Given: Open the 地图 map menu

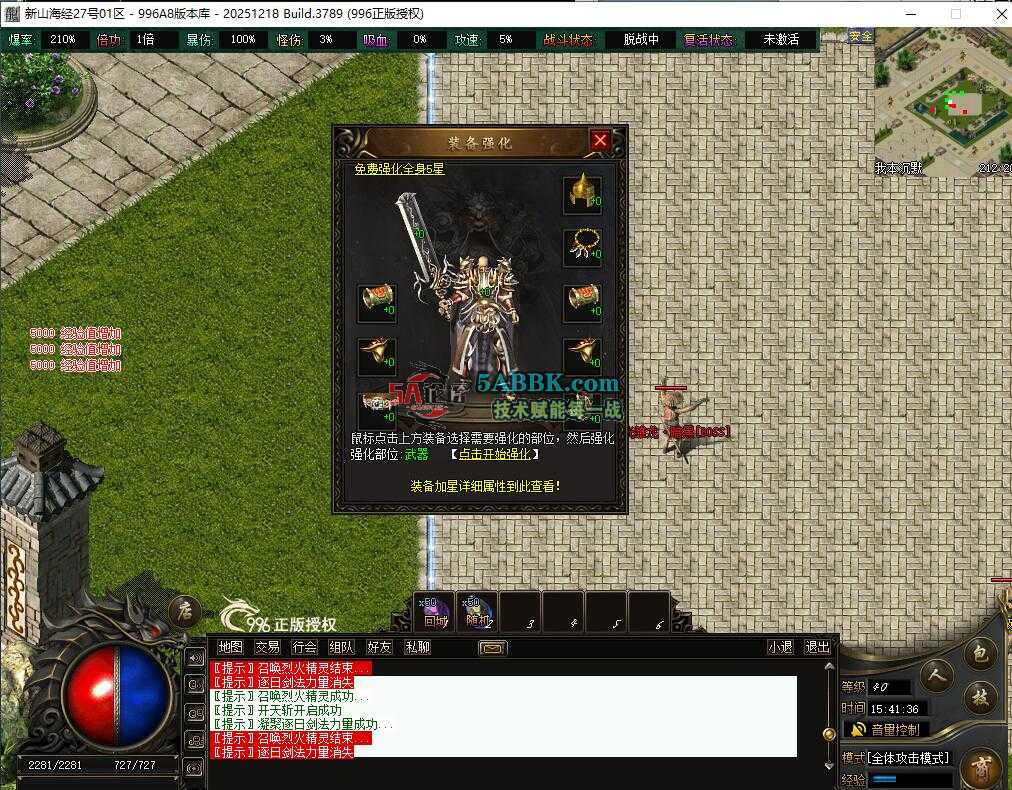Looking at the screenshot, I should [x=230, y=647].
